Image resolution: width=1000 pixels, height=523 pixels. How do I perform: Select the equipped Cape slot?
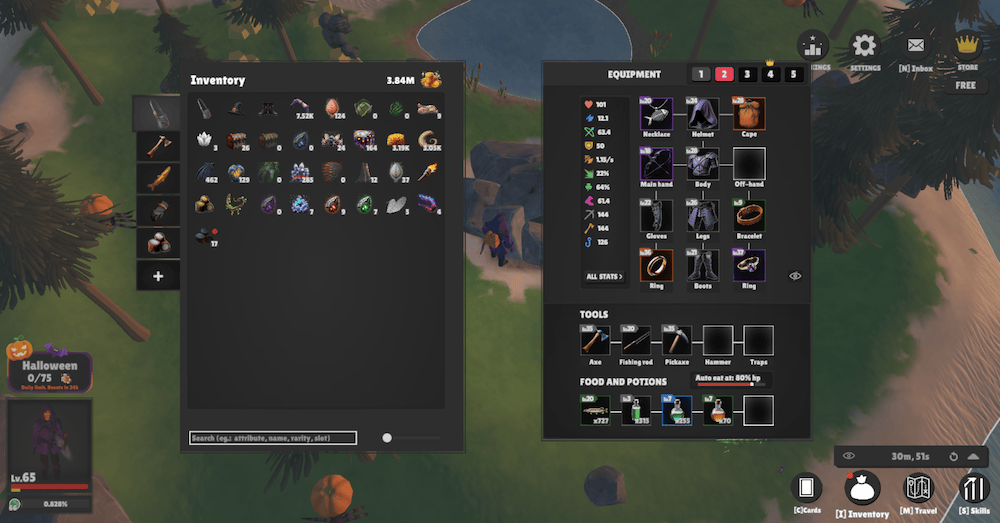click(x=749, y=113)
